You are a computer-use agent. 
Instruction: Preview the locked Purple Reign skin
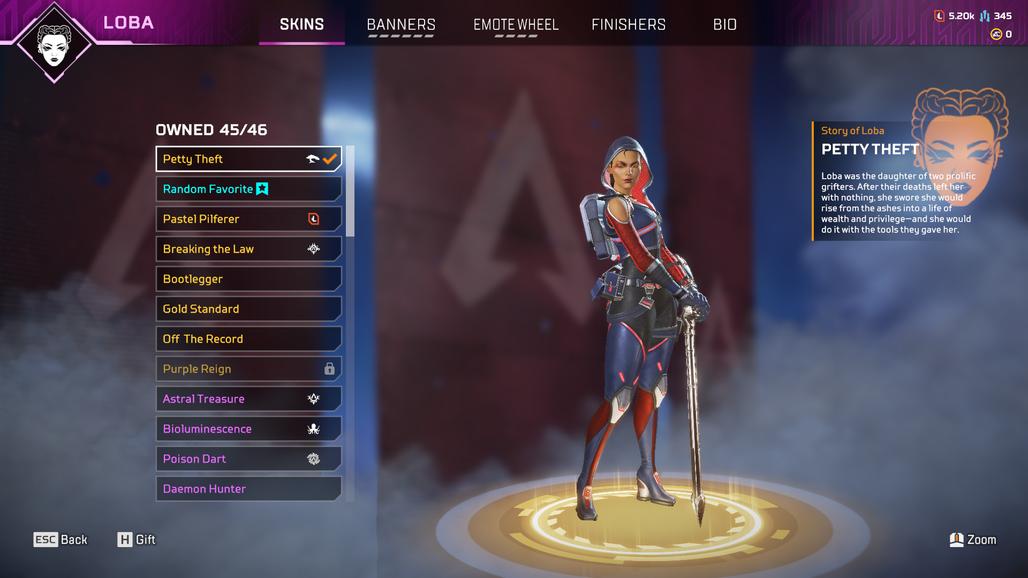pyautogui.click(x=248, y=369)
